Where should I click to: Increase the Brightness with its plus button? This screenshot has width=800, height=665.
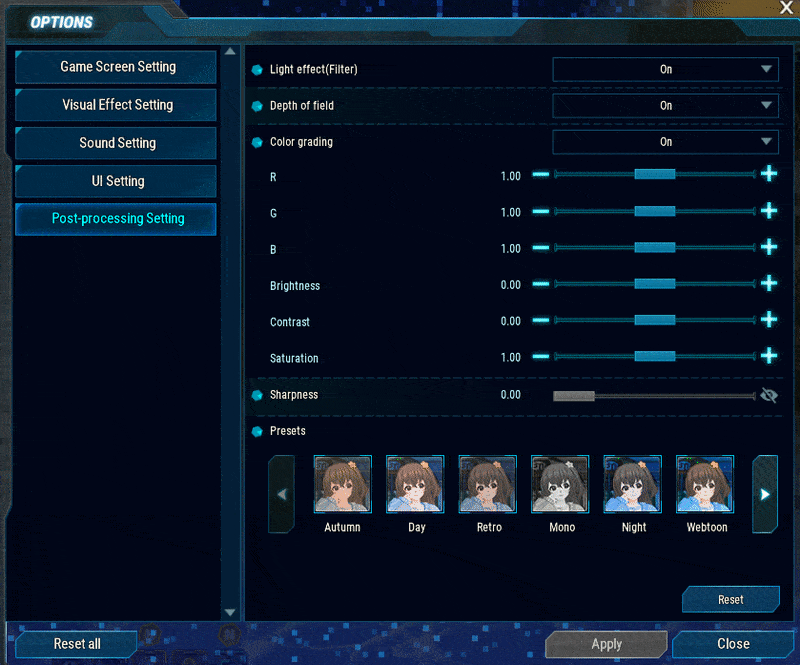tap(769, 283)
